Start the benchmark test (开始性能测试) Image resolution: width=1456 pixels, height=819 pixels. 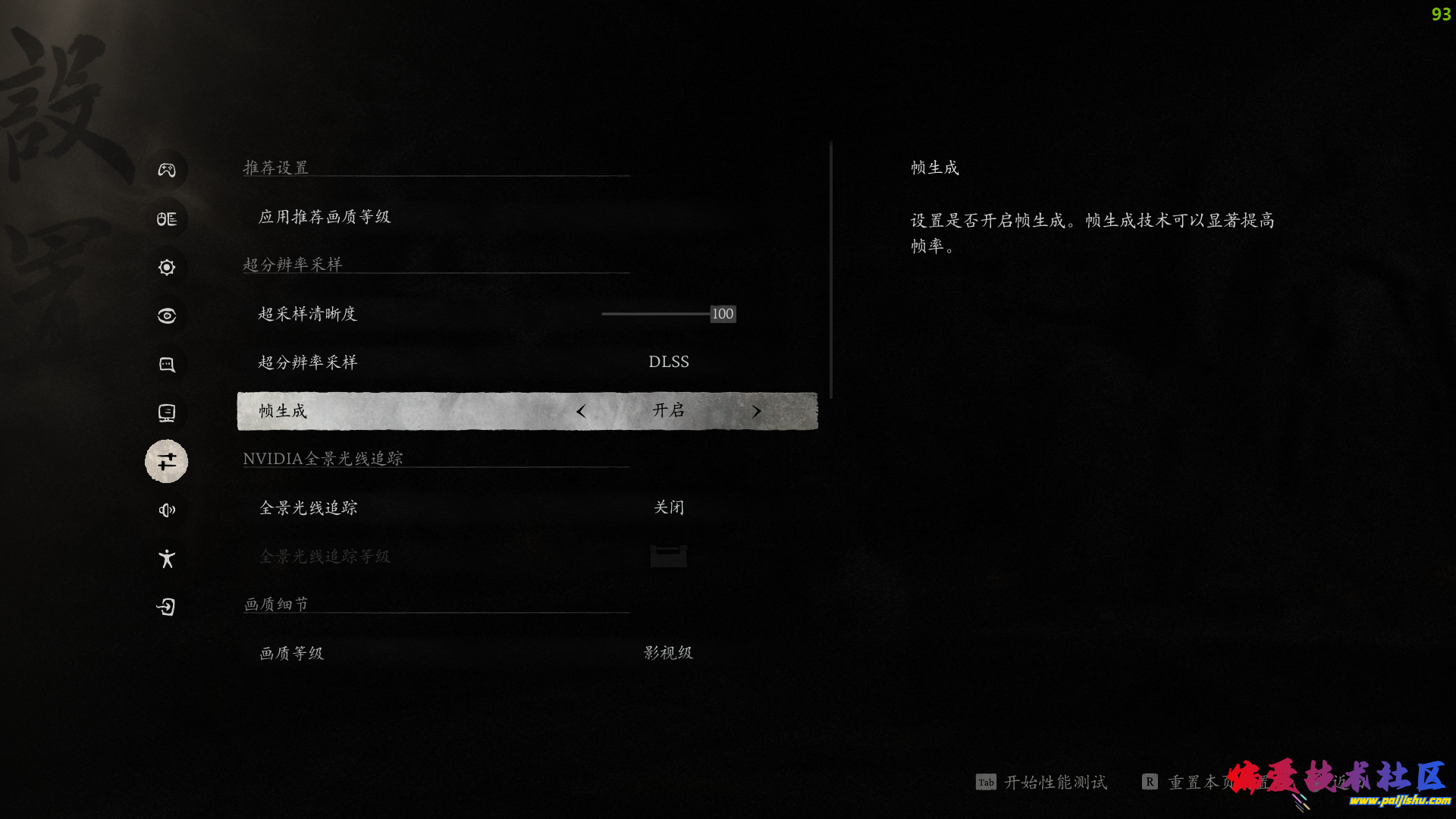1054,782
